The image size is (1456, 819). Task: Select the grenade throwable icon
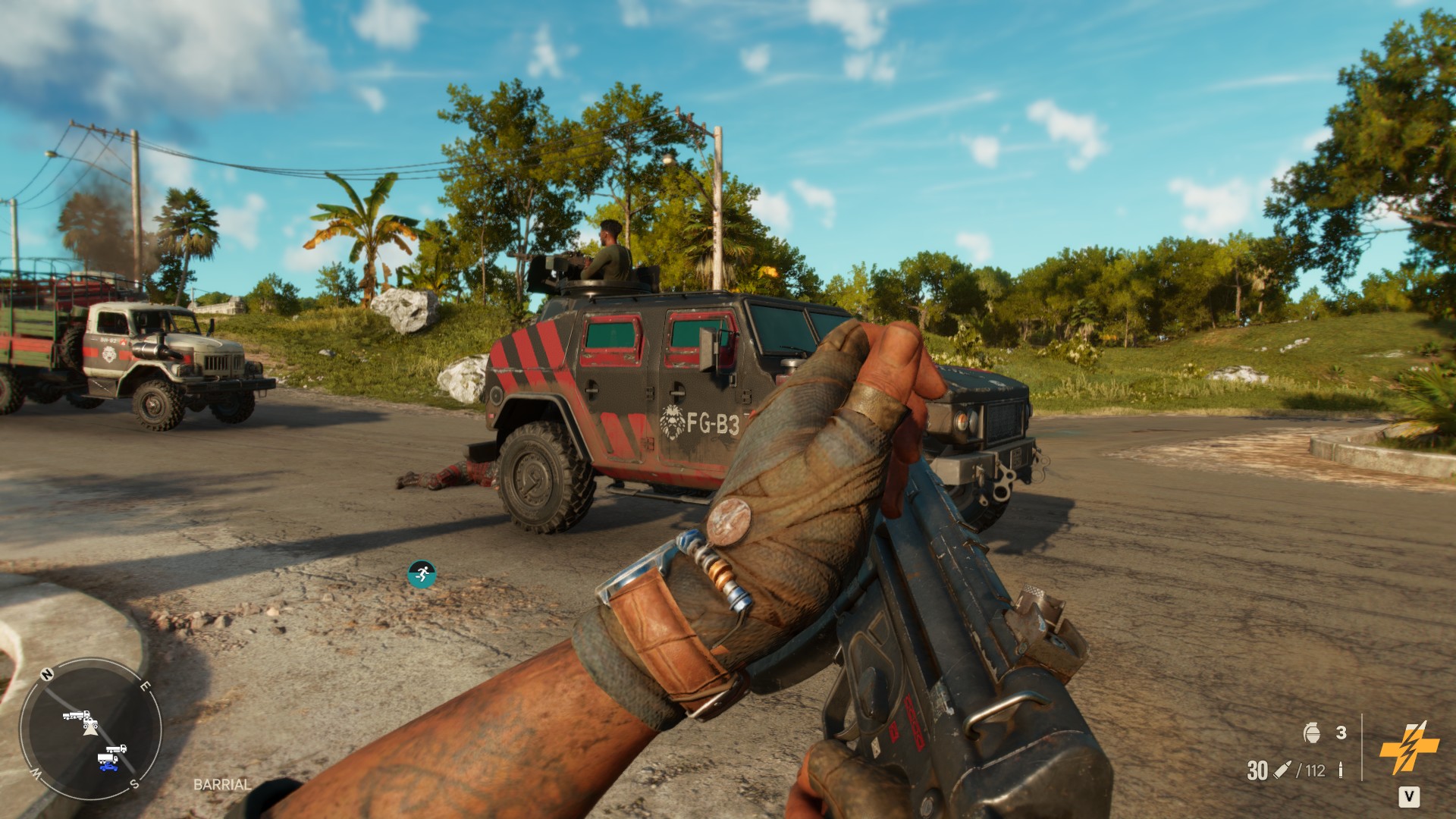1311,733
